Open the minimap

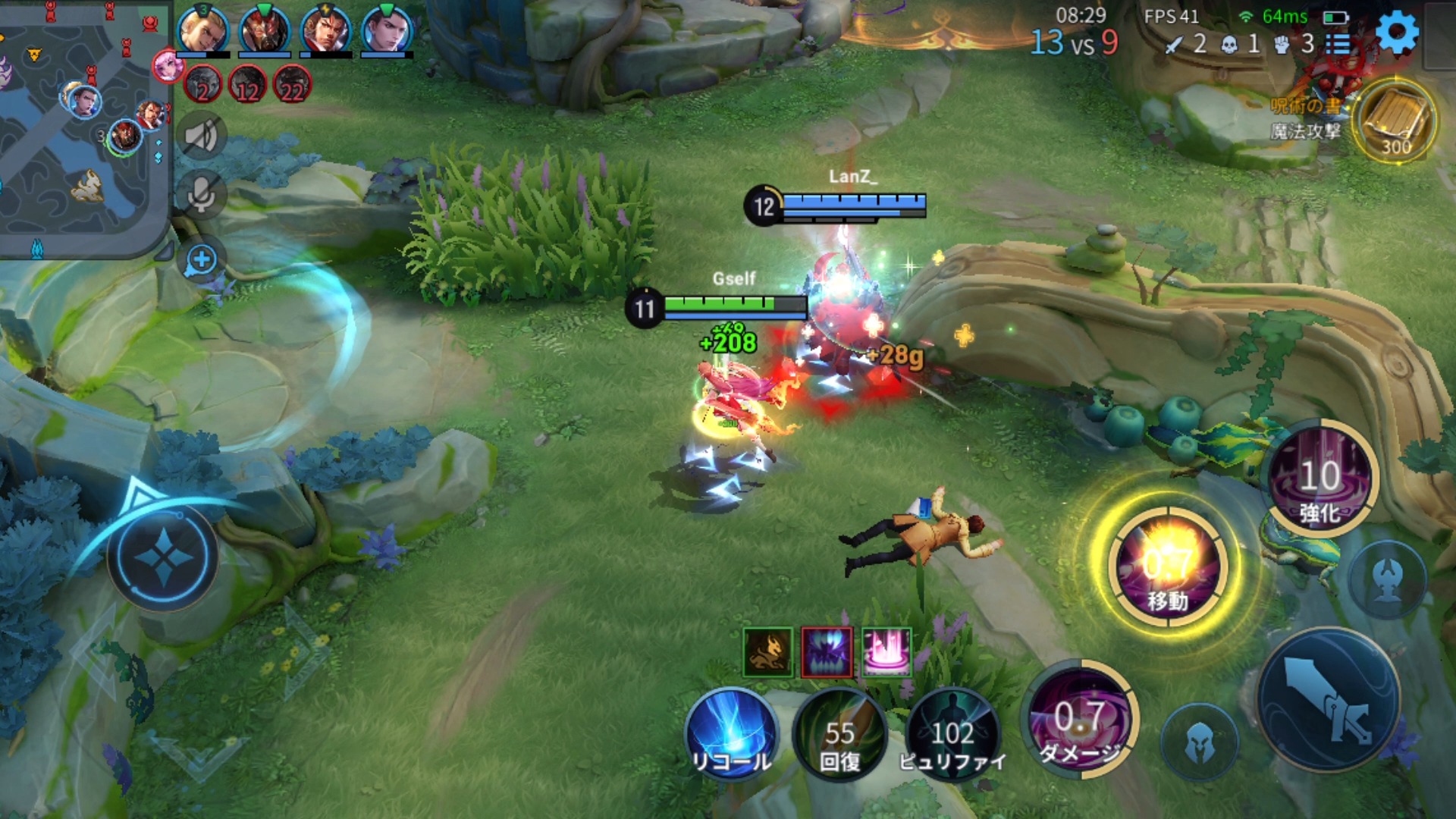coord(82,129)
